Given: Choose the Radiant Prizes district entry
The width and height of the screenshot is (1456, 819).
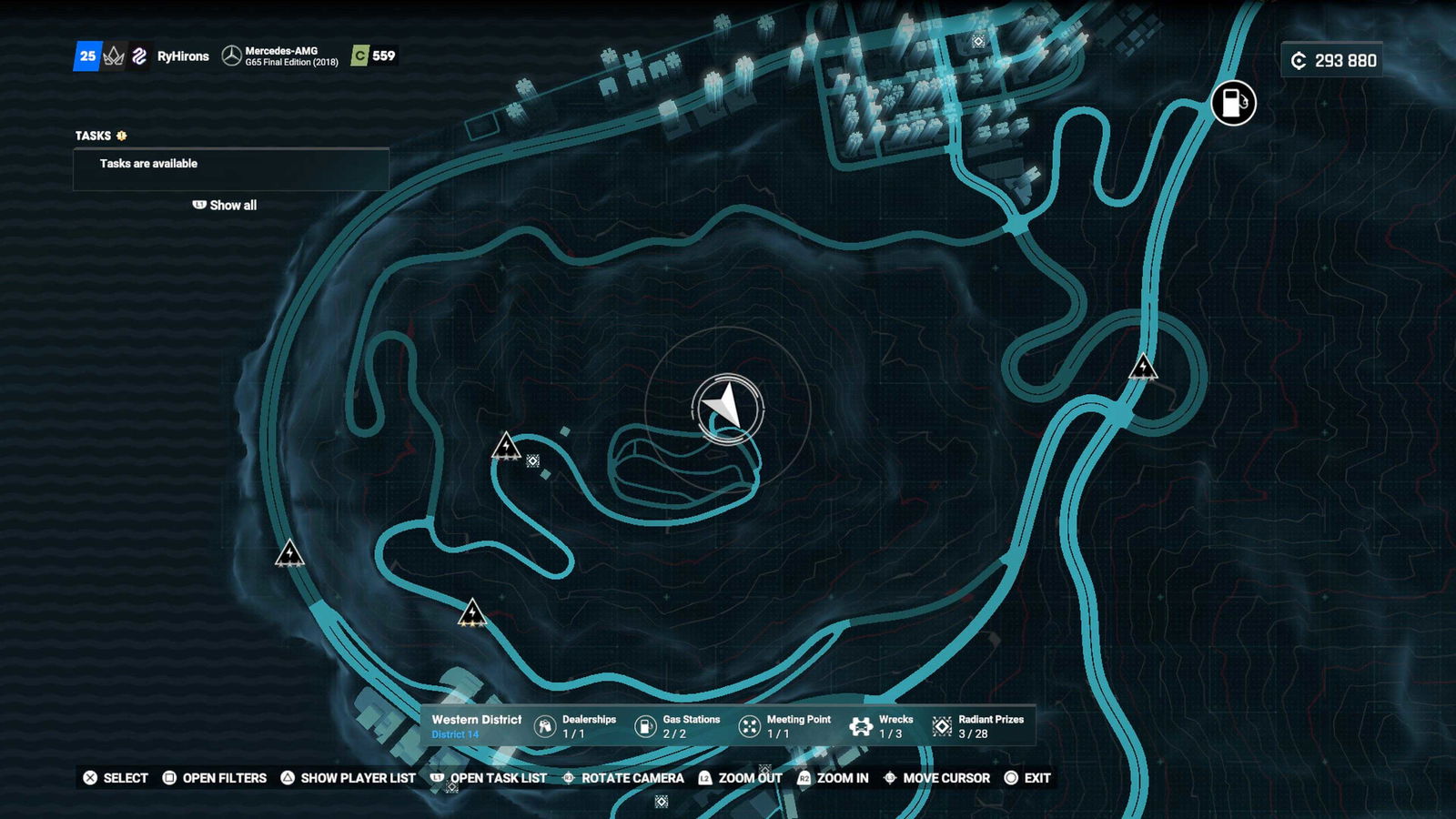Looking at the screenshot, I should (x=979, y=726).
